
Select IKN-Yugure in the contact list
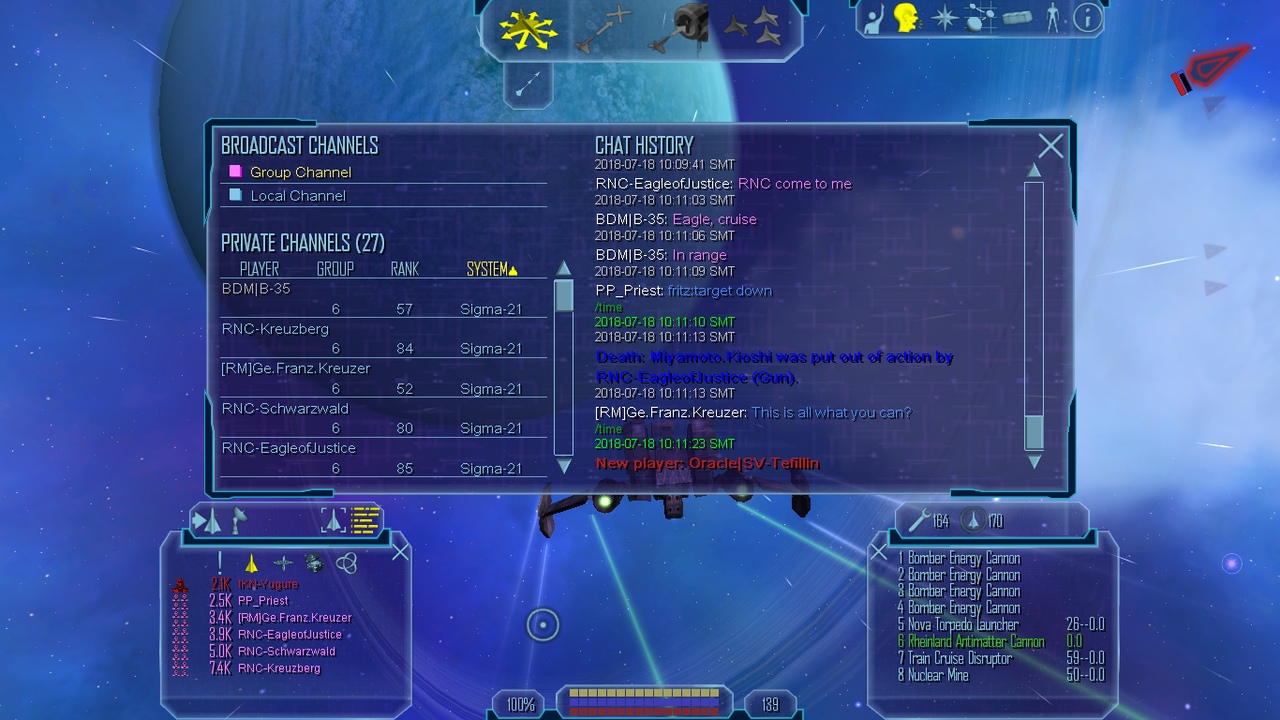[x=268, y=584]
